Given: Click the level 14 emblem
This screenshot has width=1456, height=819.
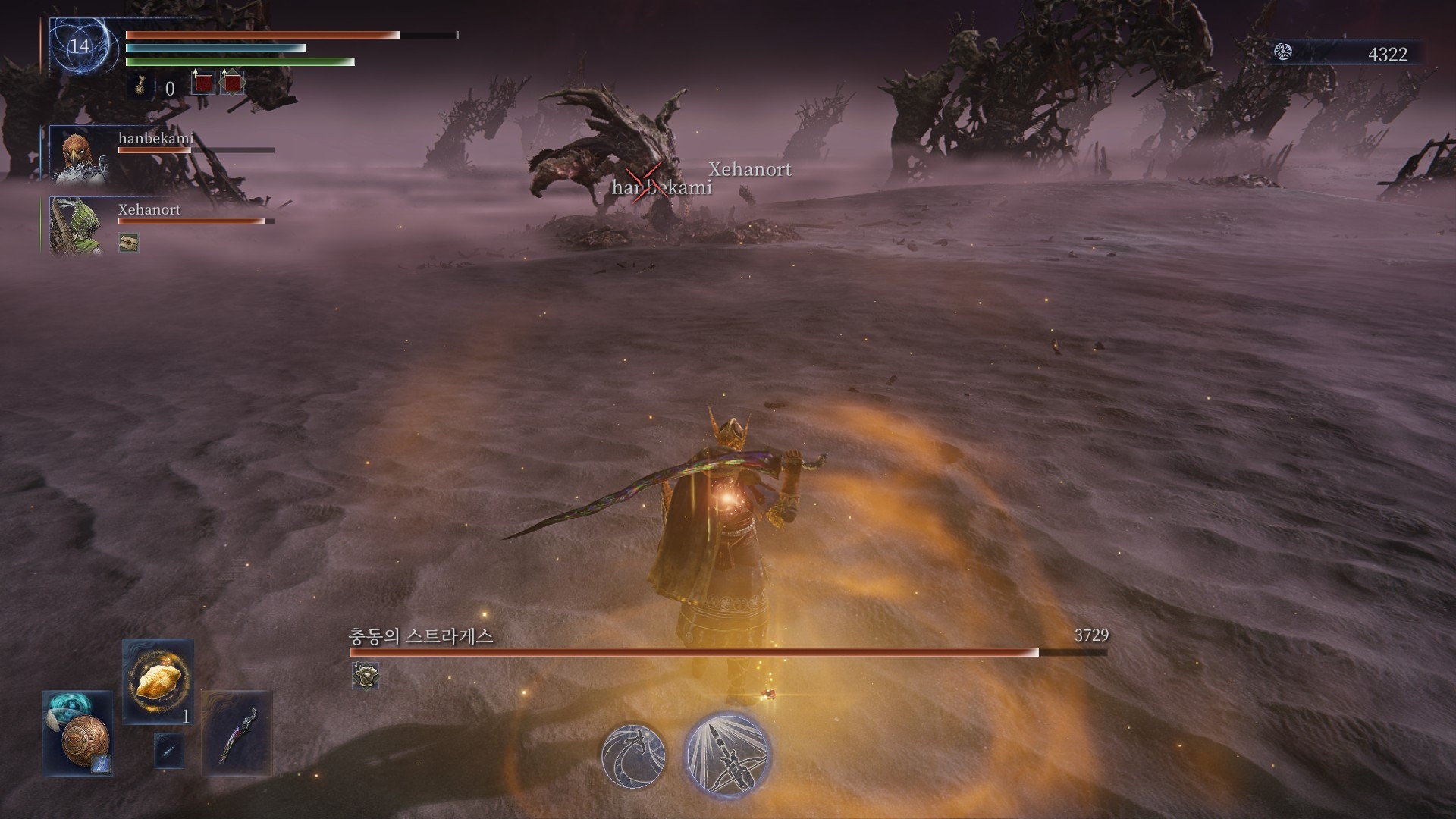Looking at the screenshot, I should [80, 46].
